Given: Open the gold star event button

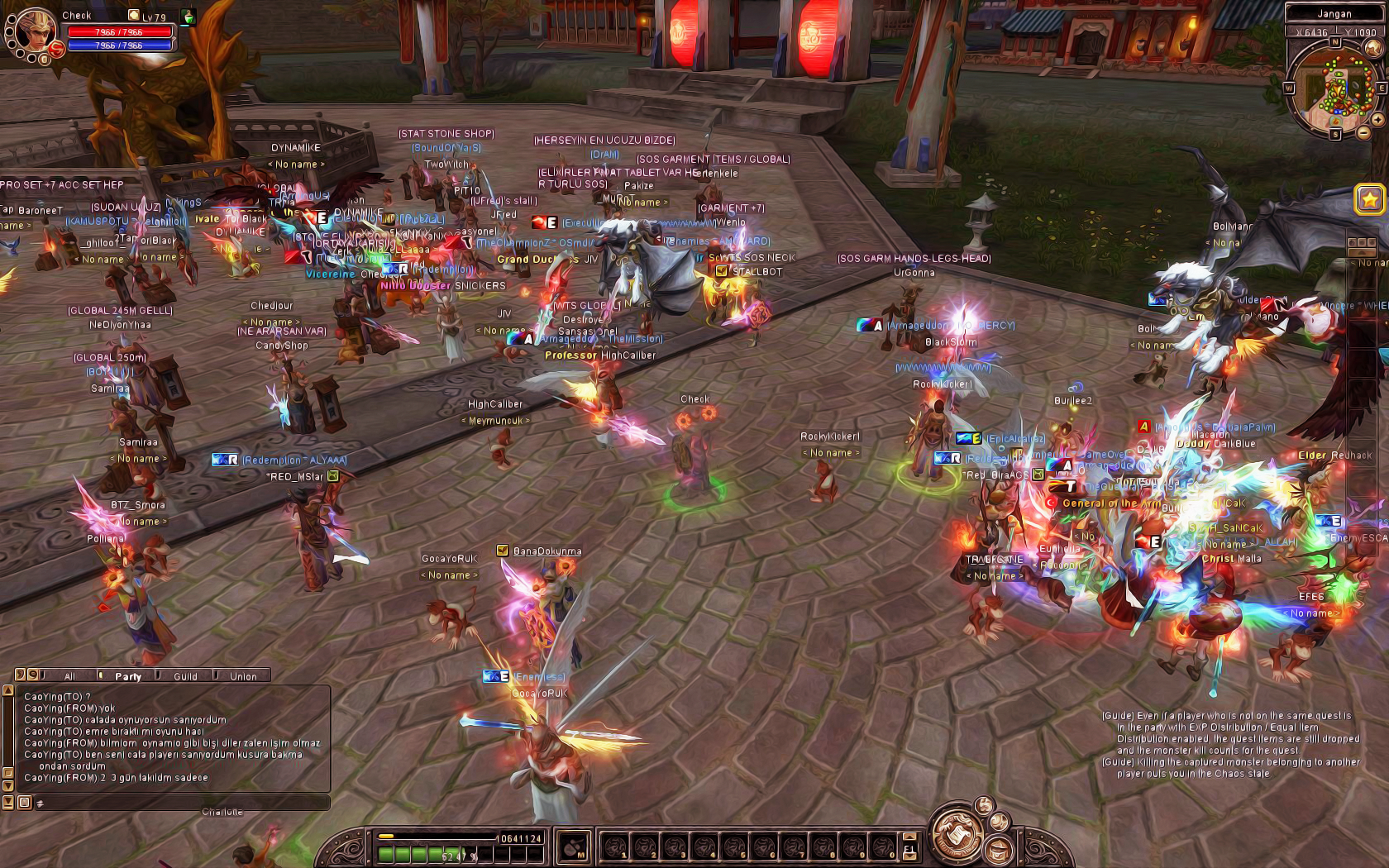Looking at the screenshot, I should (x=1369, y=199).
